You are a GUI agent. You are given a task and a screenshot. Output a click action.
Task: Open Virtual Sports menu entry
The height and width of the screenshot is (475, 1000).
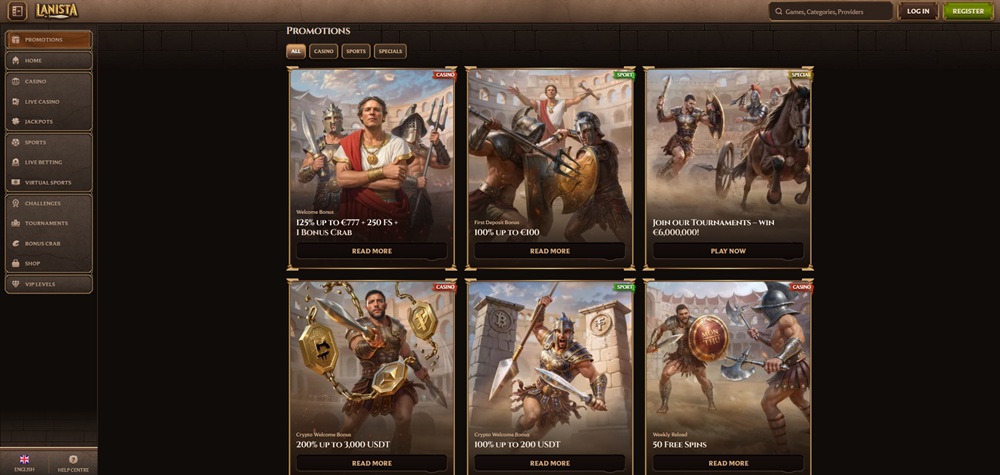(x=48, y=182)
